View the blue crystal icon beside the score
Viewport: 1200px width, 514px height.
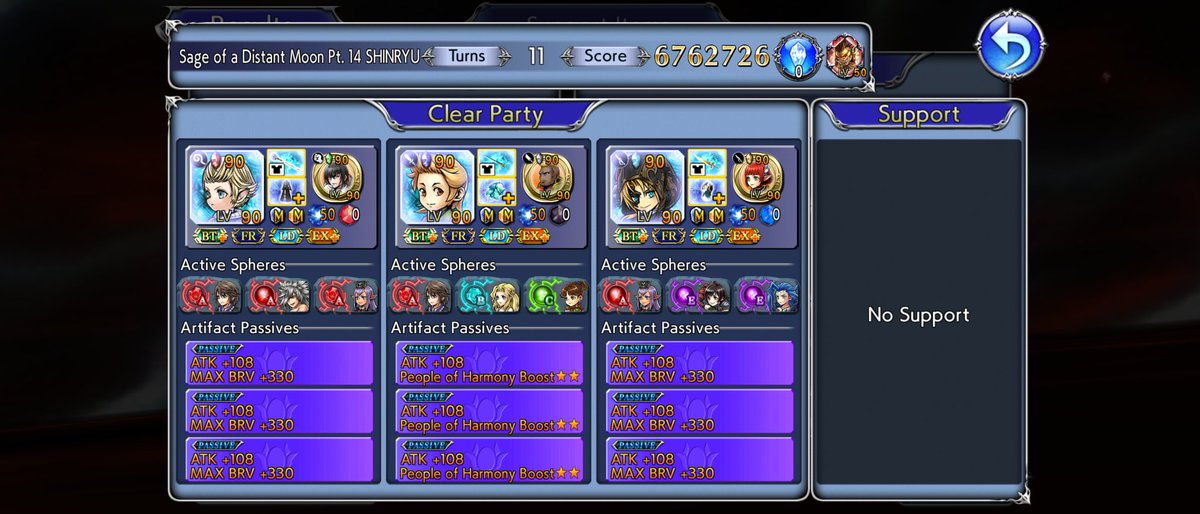[x=798, y=57]
